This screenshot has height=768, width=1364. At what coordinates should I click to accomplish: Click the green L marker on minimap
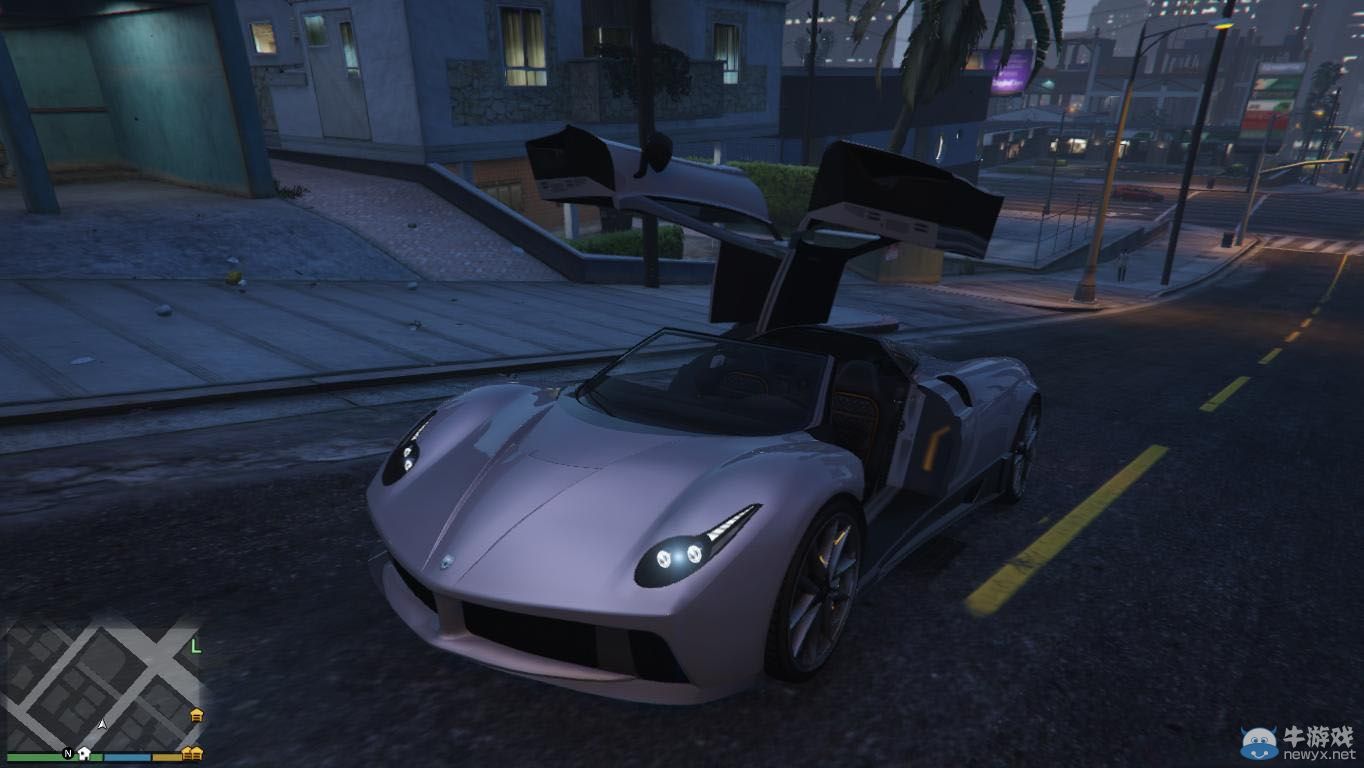tap(196, 646)
